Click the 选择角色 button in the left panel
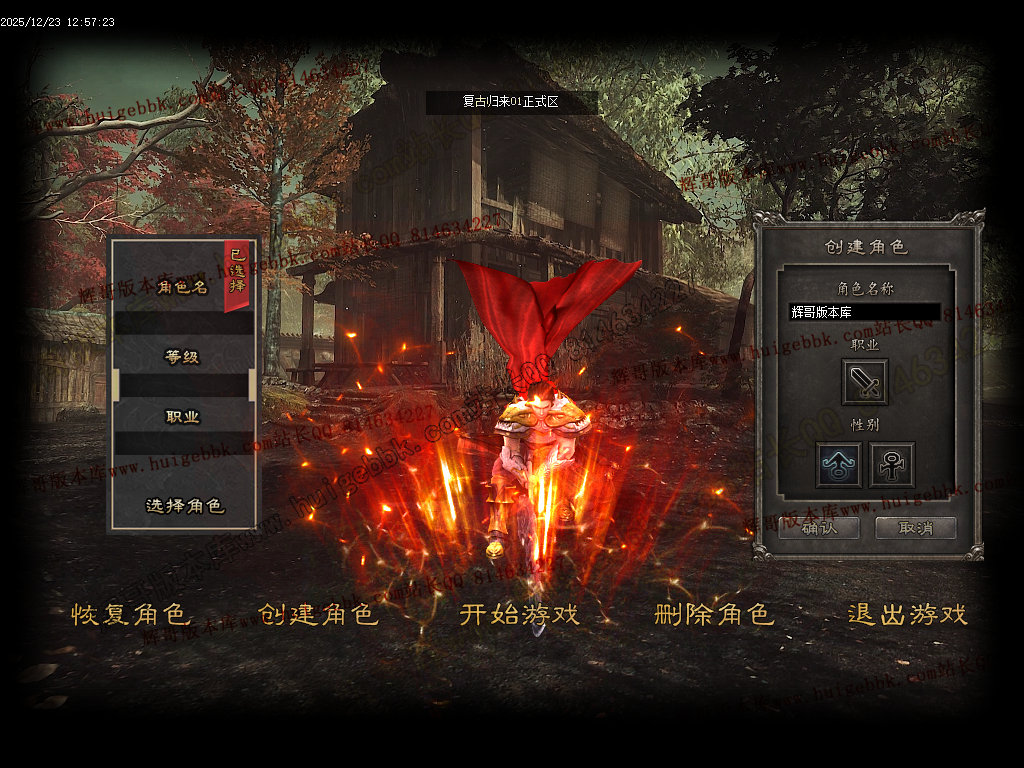Screen dimensions: 1024x768 (x=185, y=506)
